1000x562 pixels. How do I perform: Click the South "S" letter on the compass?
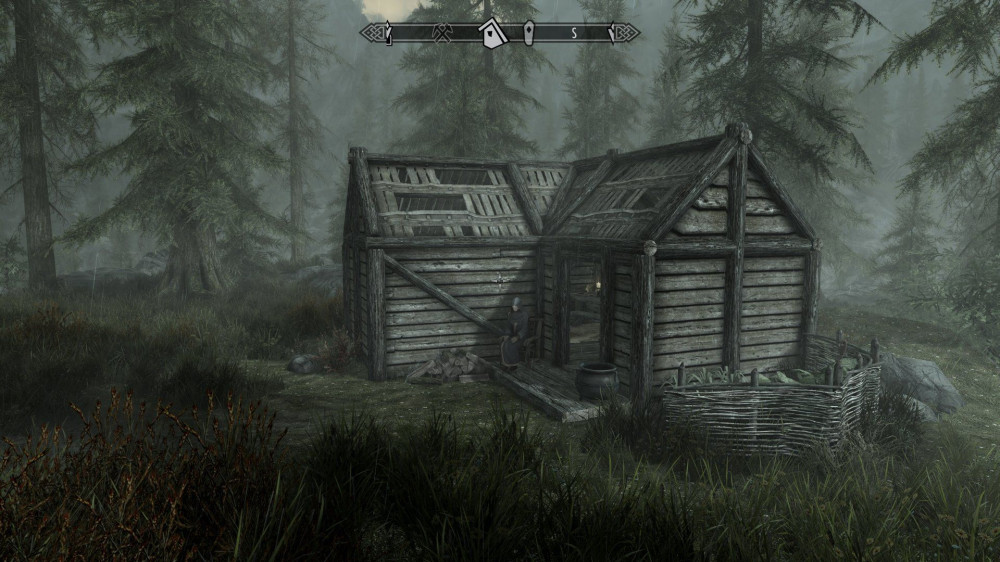click(574, 34)
